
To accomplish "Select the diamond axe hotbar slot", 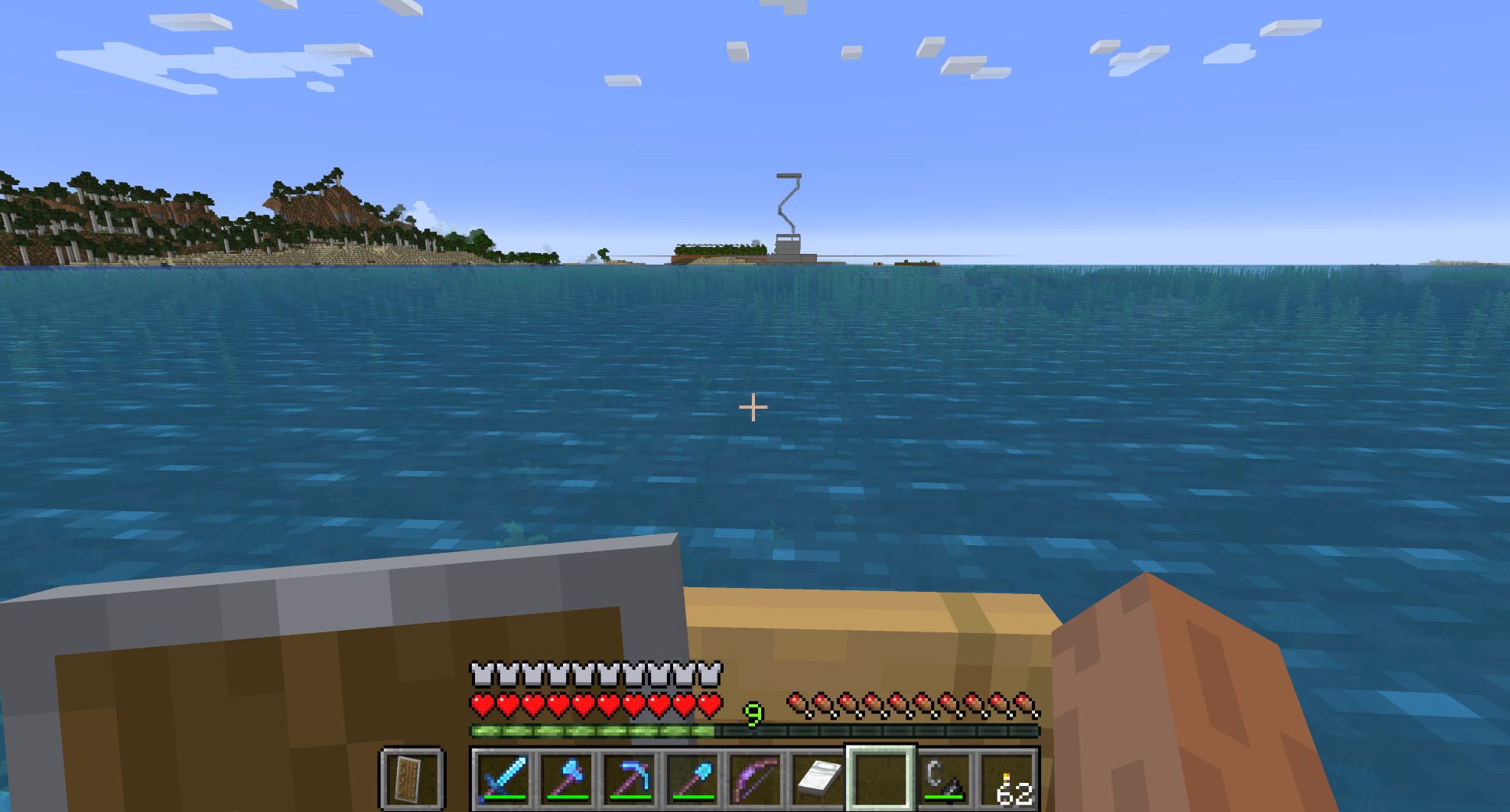I will point(566,778).
